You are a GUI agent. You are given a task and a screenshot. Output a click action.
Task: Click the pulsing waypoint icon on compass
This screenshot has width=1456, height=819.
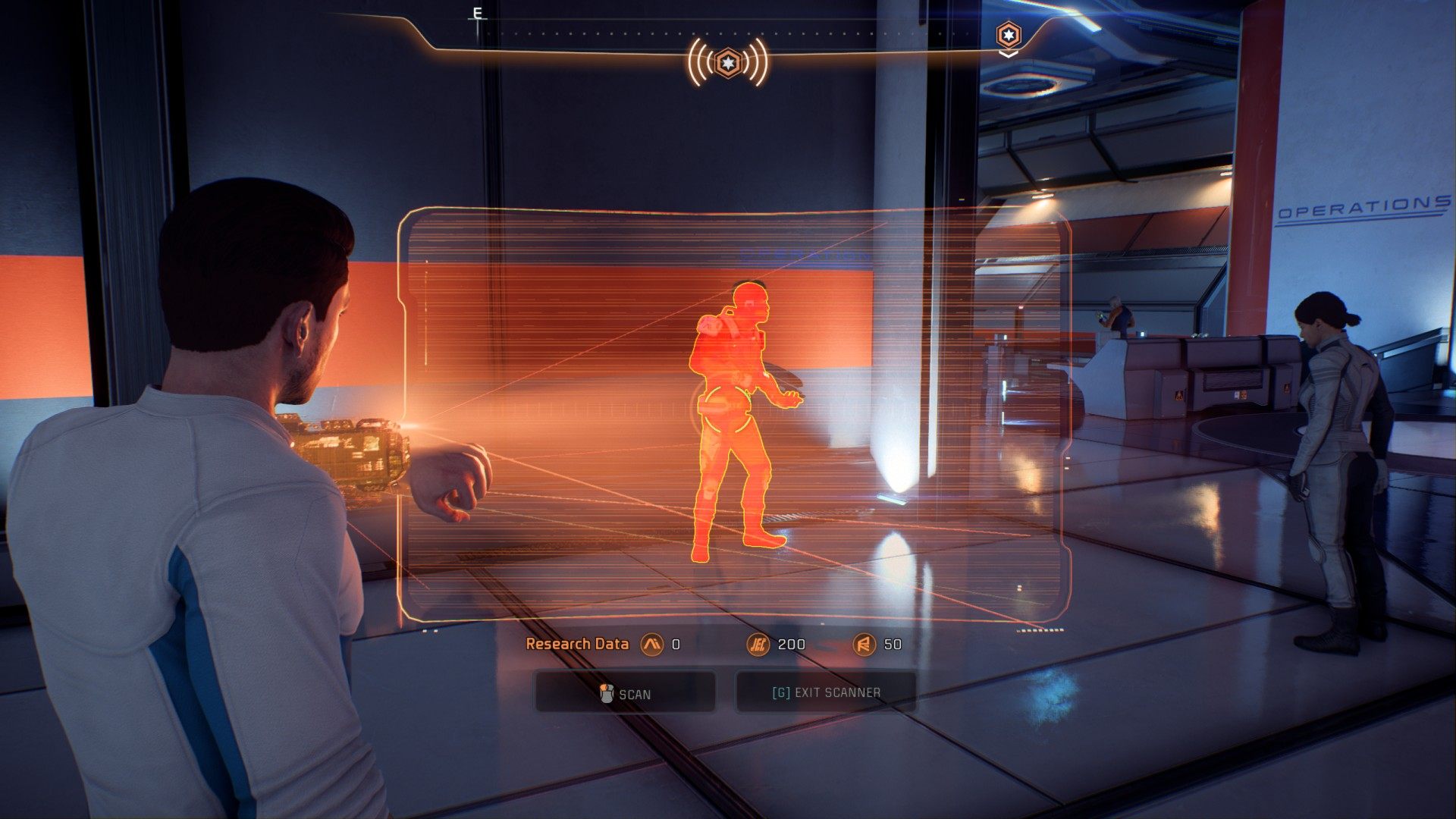coord(728,62)
